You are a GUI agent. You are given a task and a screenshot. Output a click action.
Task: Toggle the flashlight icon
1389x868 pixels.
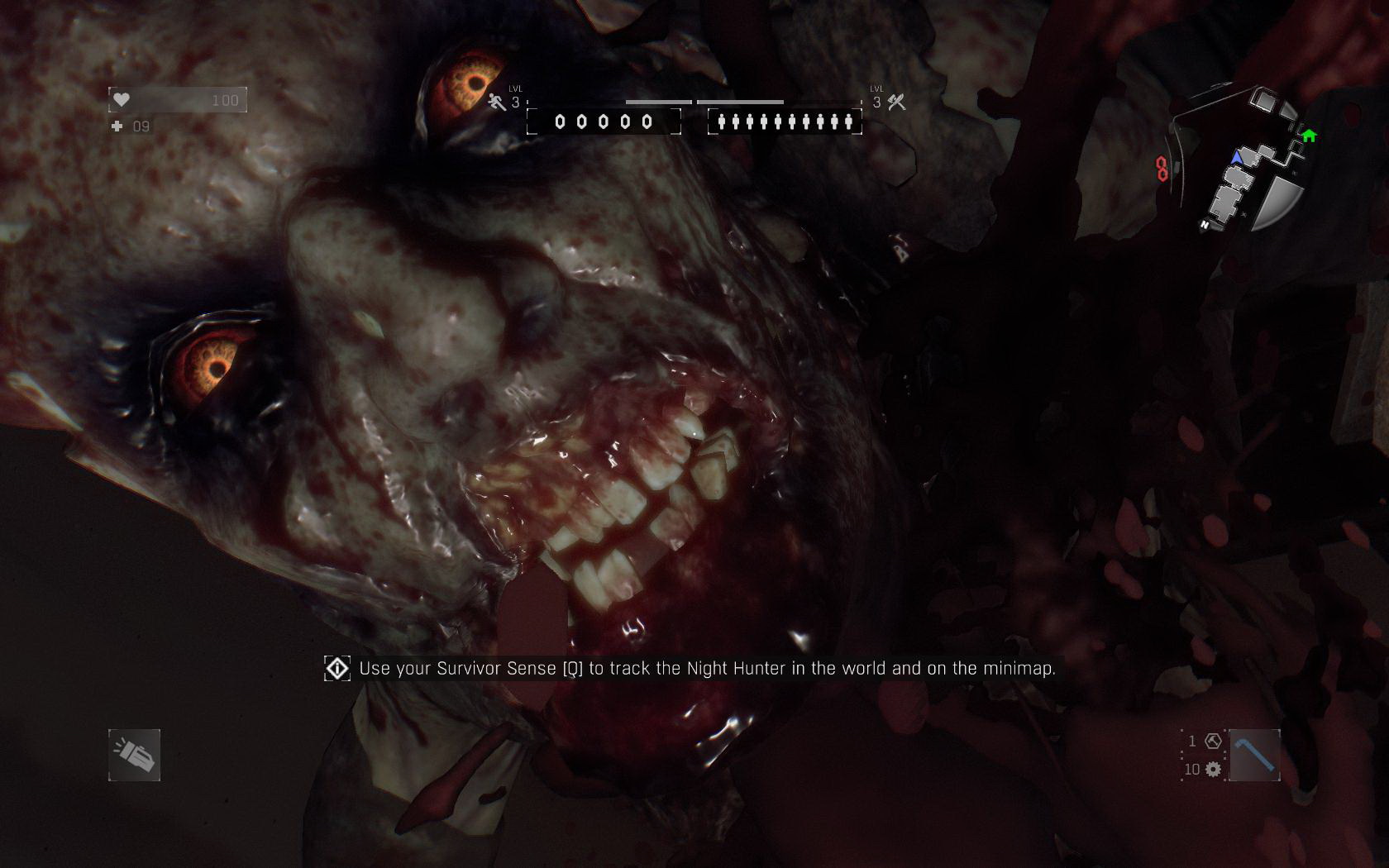point(134,755)
